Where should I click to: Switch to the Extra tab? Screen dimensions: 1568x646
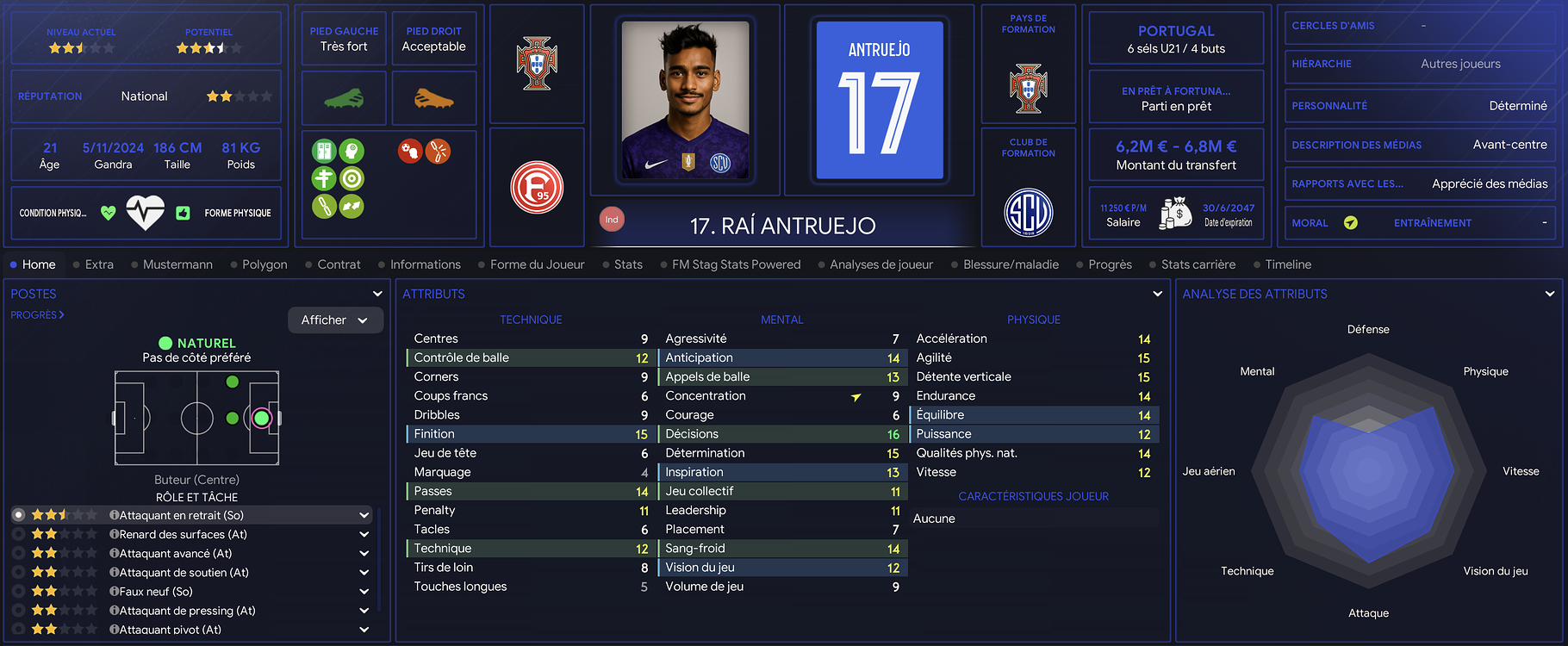(x=99, y=264)
